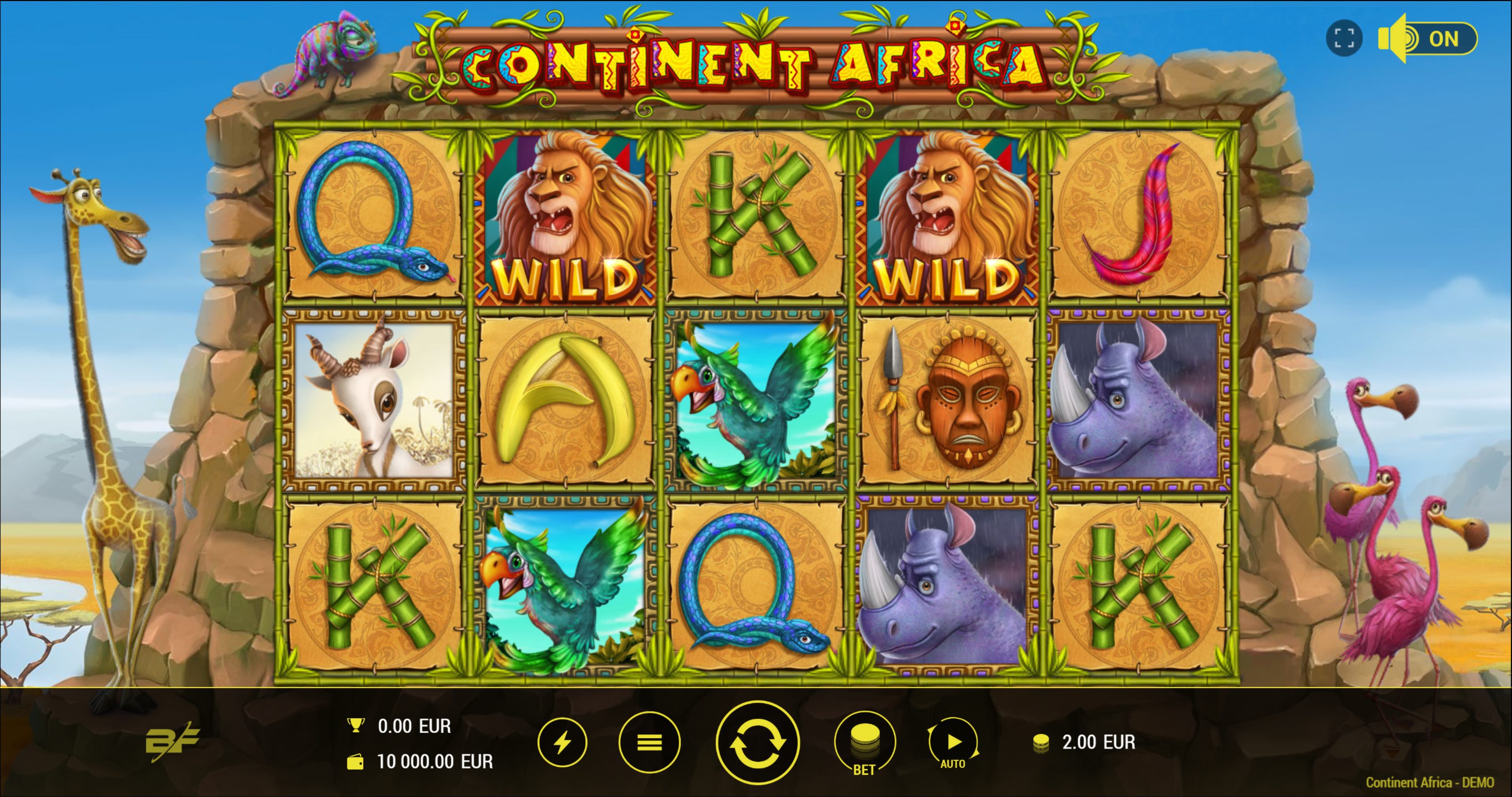The width and height of the screenshot is (1512, 797).
Task: Open game rules from the menu
Action: (x=649, y=742)
